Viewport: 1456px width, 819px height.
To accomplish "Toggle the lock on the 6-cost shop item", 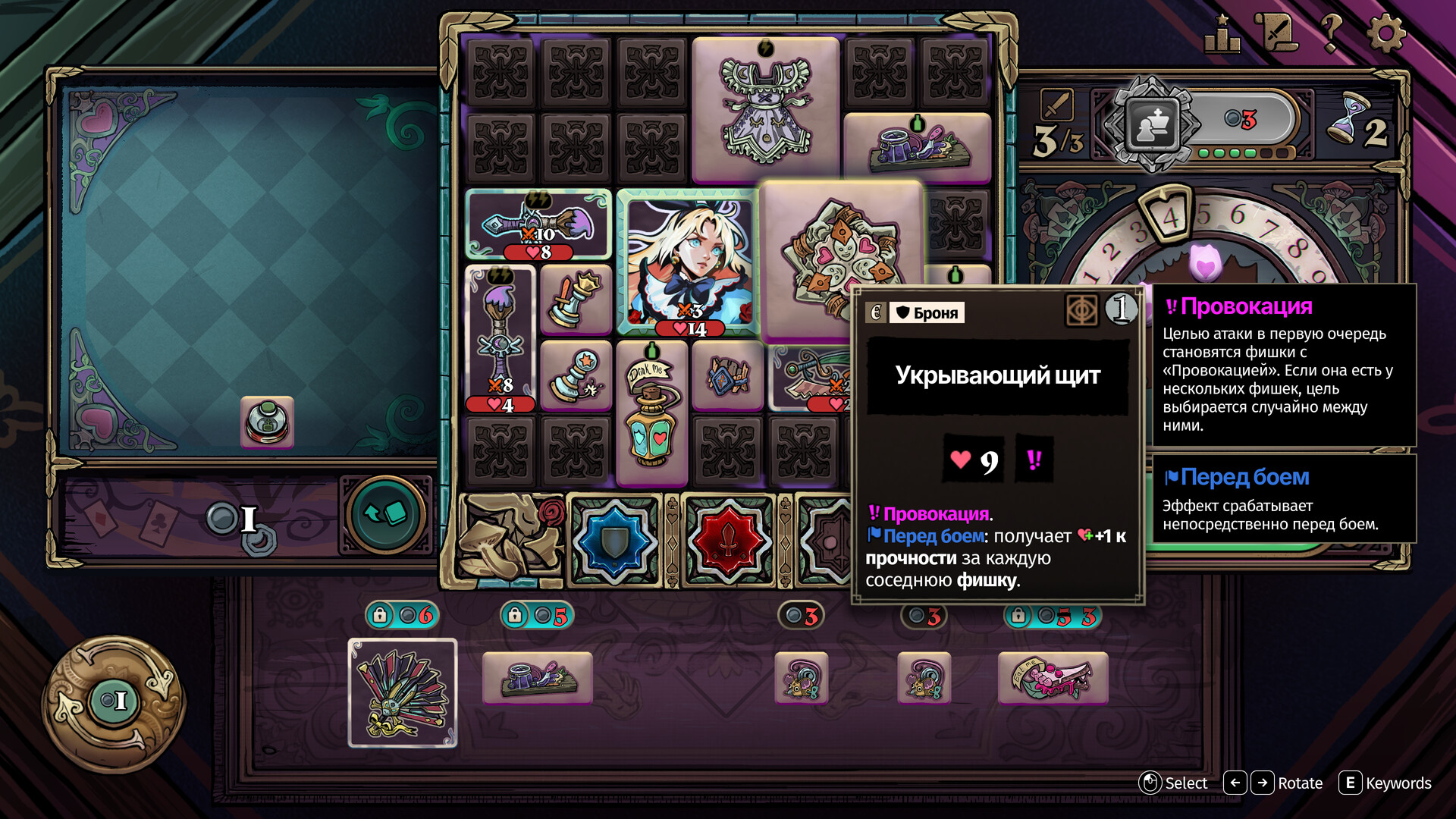I will pos(380,615).
